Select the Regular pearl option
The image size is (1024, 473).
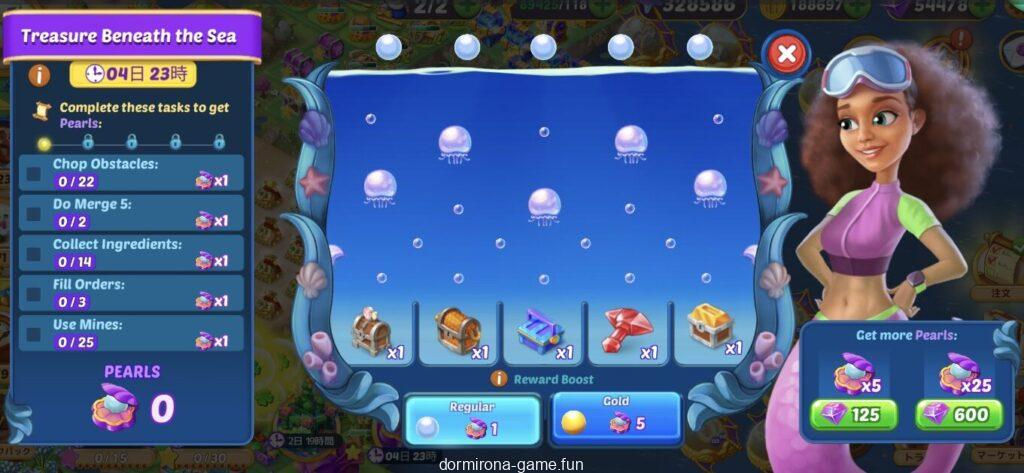pyautogui.click(x=471, y=418)
